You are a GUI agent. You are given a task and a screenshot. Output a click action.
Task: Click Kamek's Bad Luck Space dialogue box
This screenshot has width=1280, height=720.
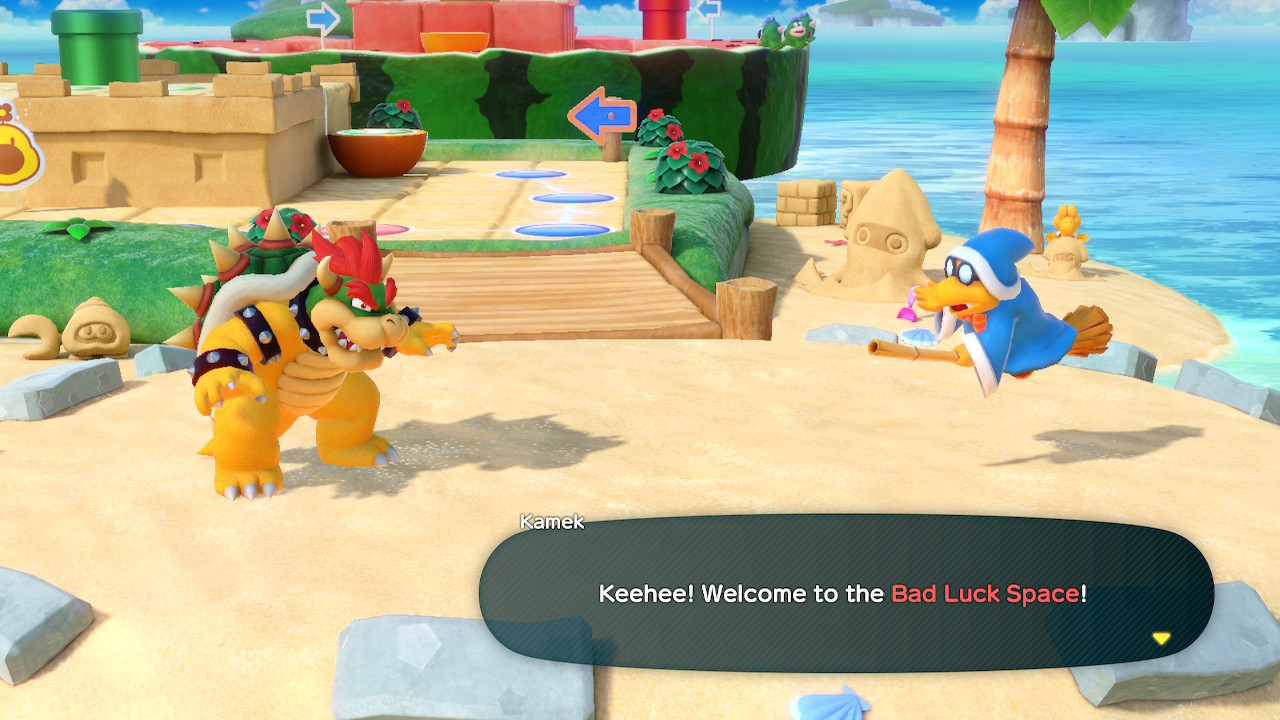tap(845, 592)
